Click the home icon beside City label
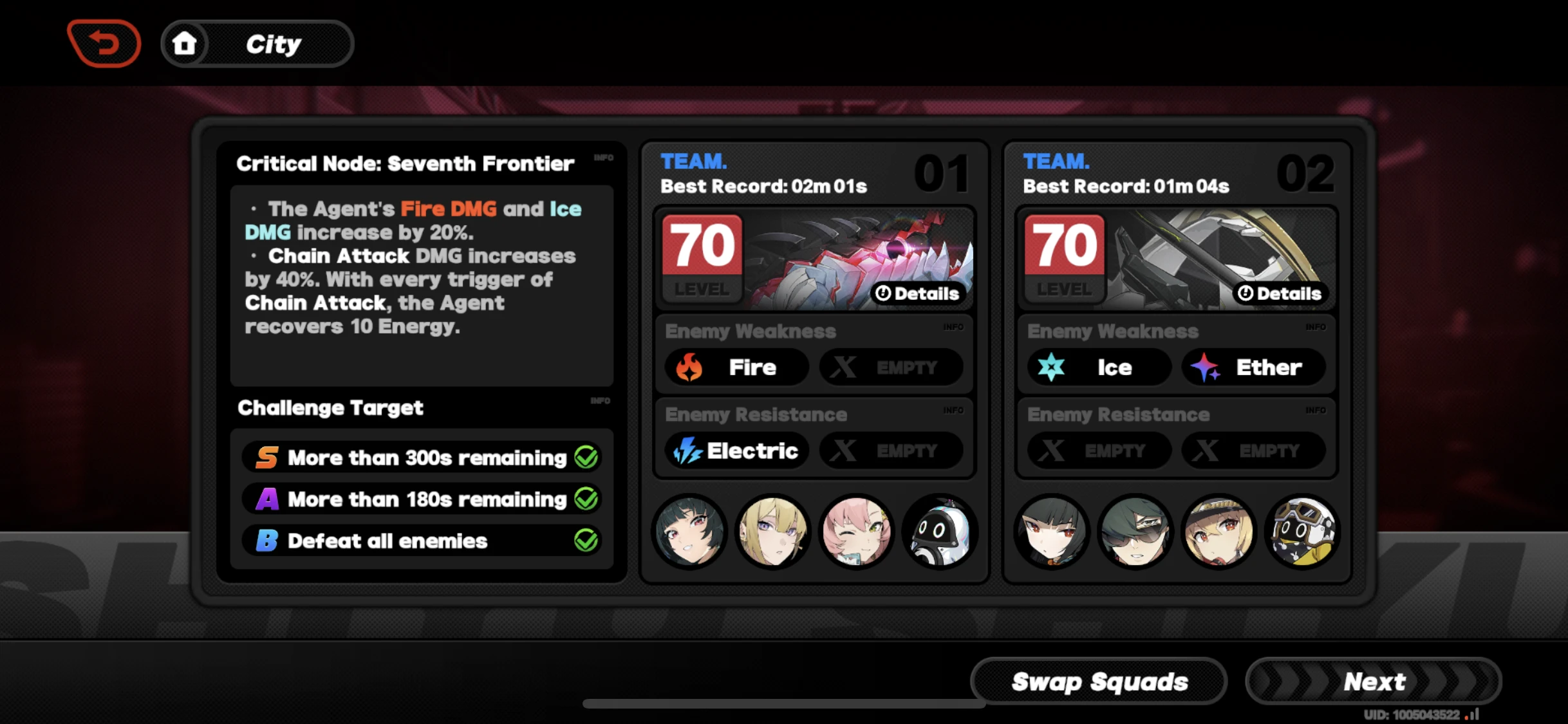Screen dimensions: 1568x724 coord(186,43)
